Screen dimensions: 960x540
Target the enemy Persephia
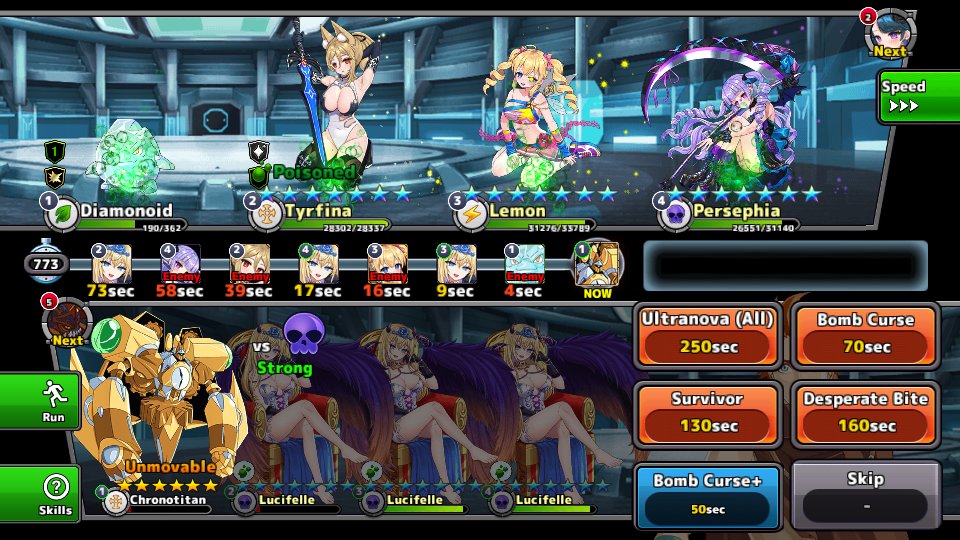725,120
